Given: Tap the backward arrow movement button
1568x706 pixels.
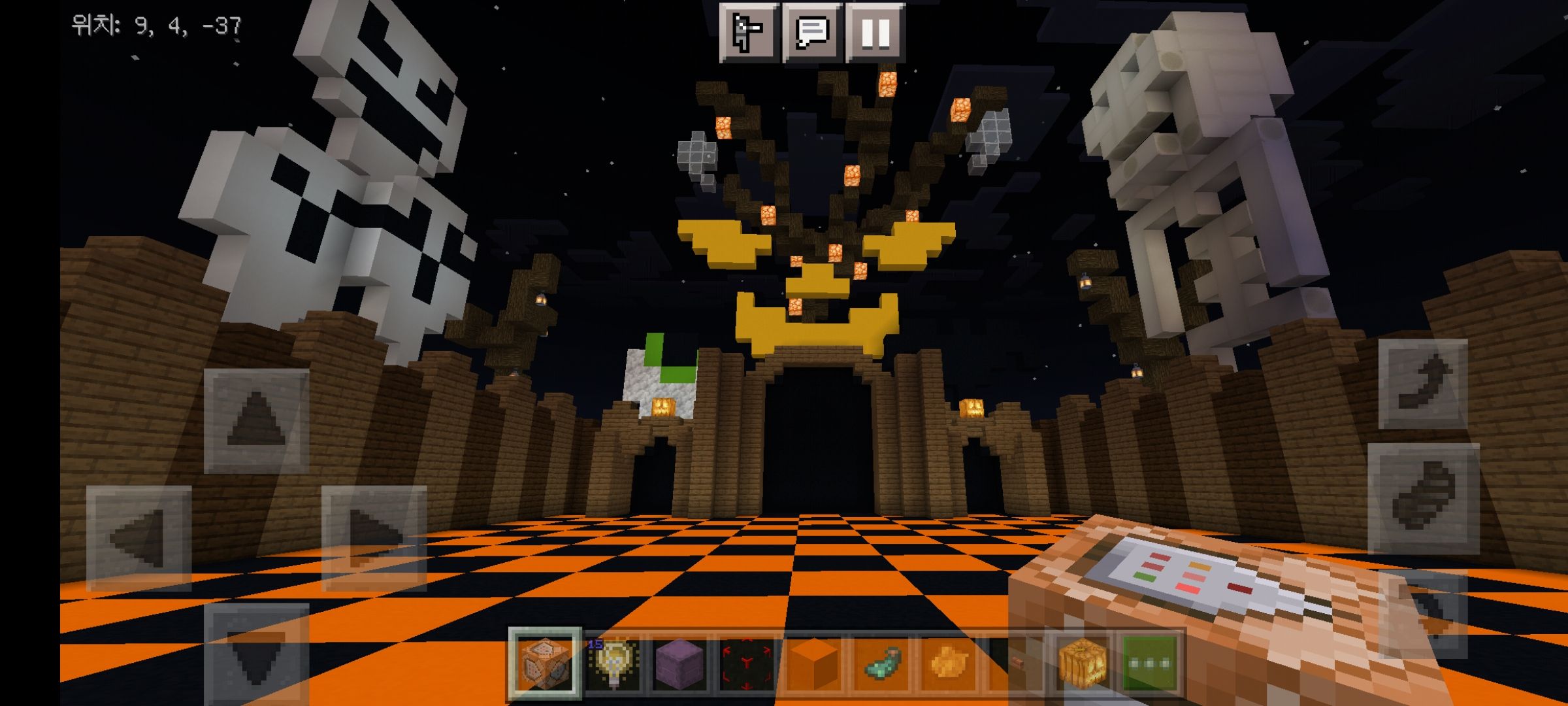Looking at the screenshot, I should [256, 654].
